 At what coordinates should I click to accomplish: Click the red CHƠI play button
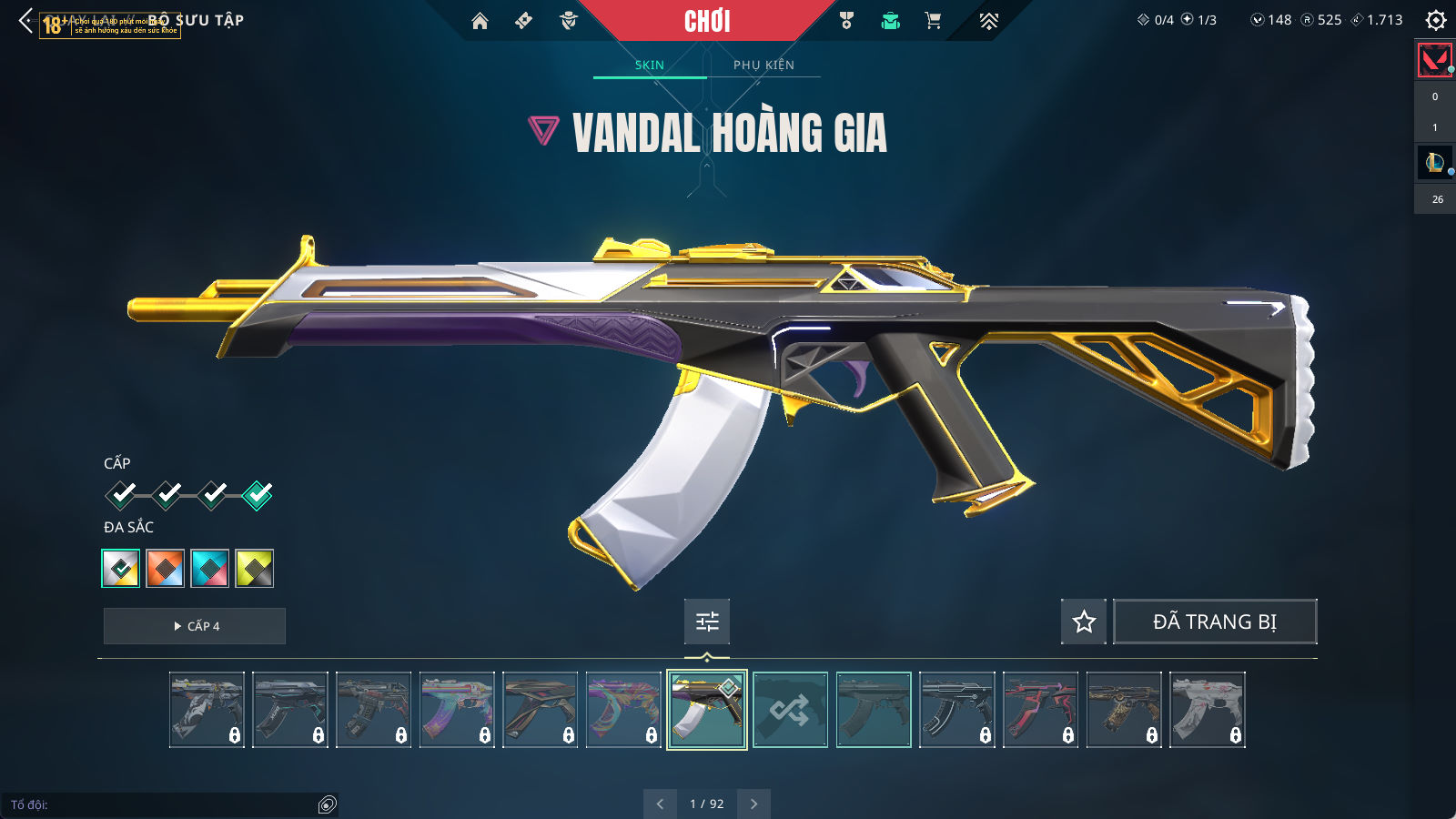click(x=707, y=21)
